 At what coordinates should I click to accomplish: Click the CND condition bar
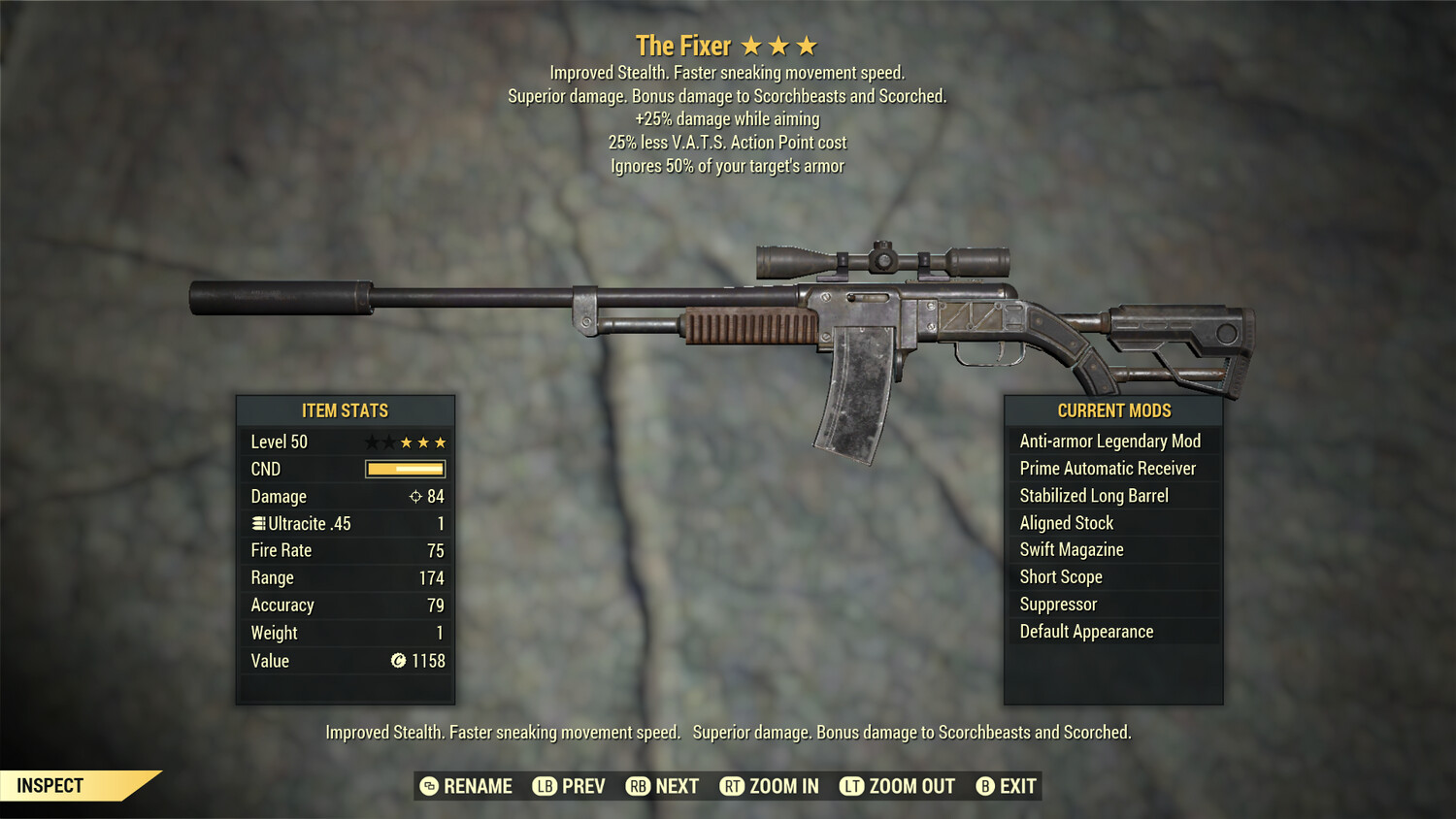click(404, 469)
